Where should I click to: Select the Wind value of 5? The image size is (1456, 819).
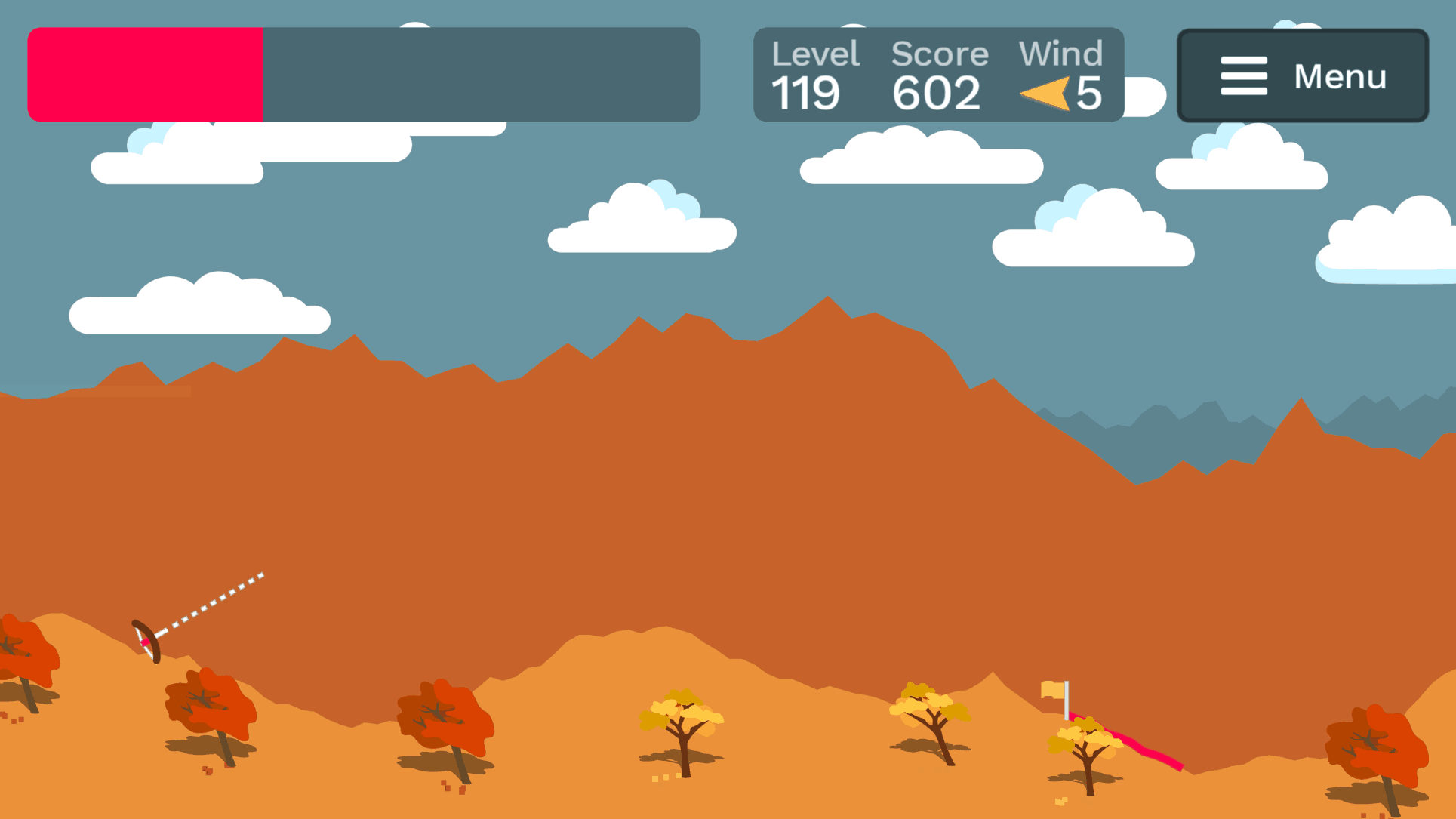1089,94
